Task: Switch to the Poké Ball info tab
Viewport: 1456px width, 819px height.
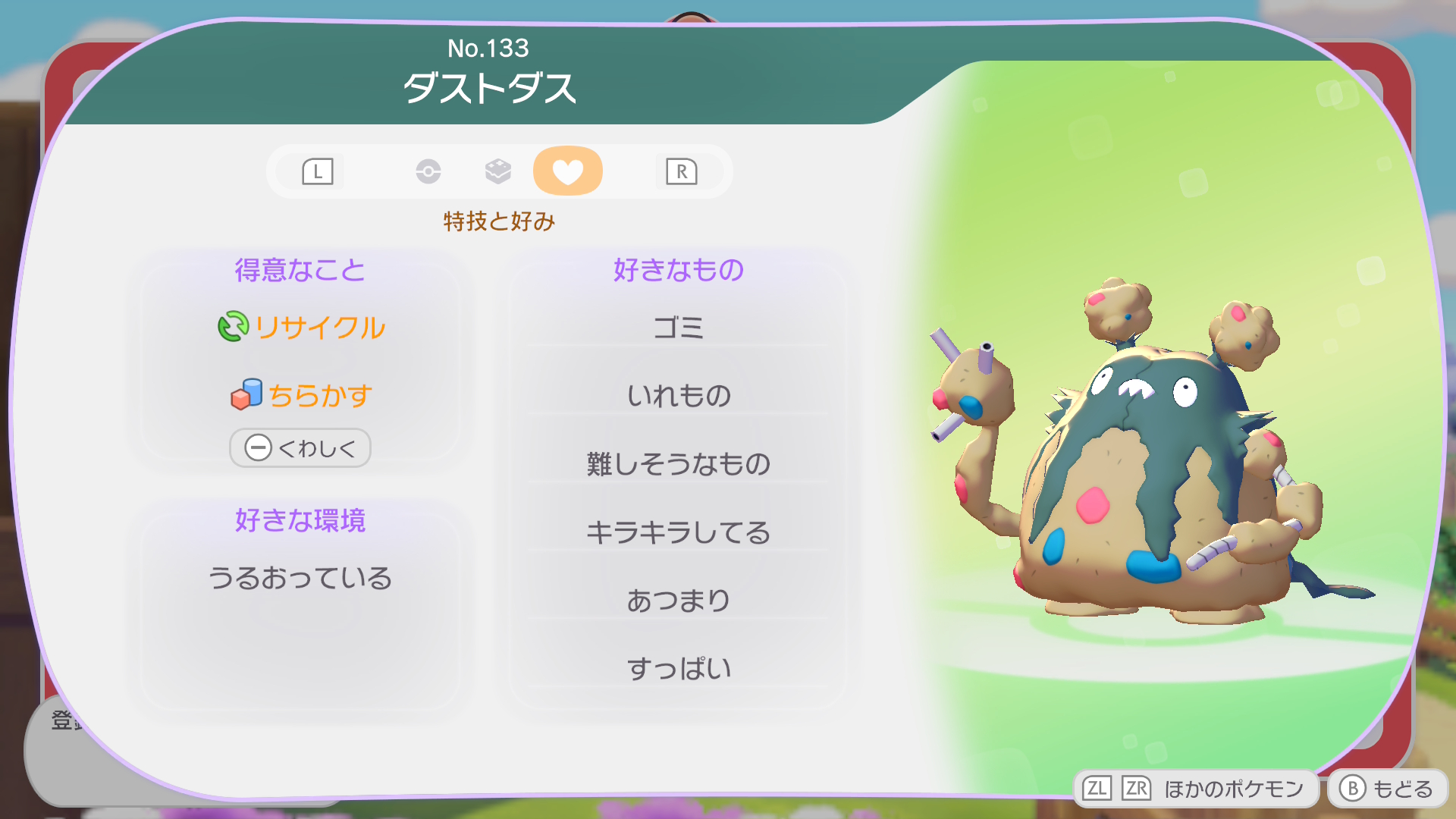Action: point(428,171)
